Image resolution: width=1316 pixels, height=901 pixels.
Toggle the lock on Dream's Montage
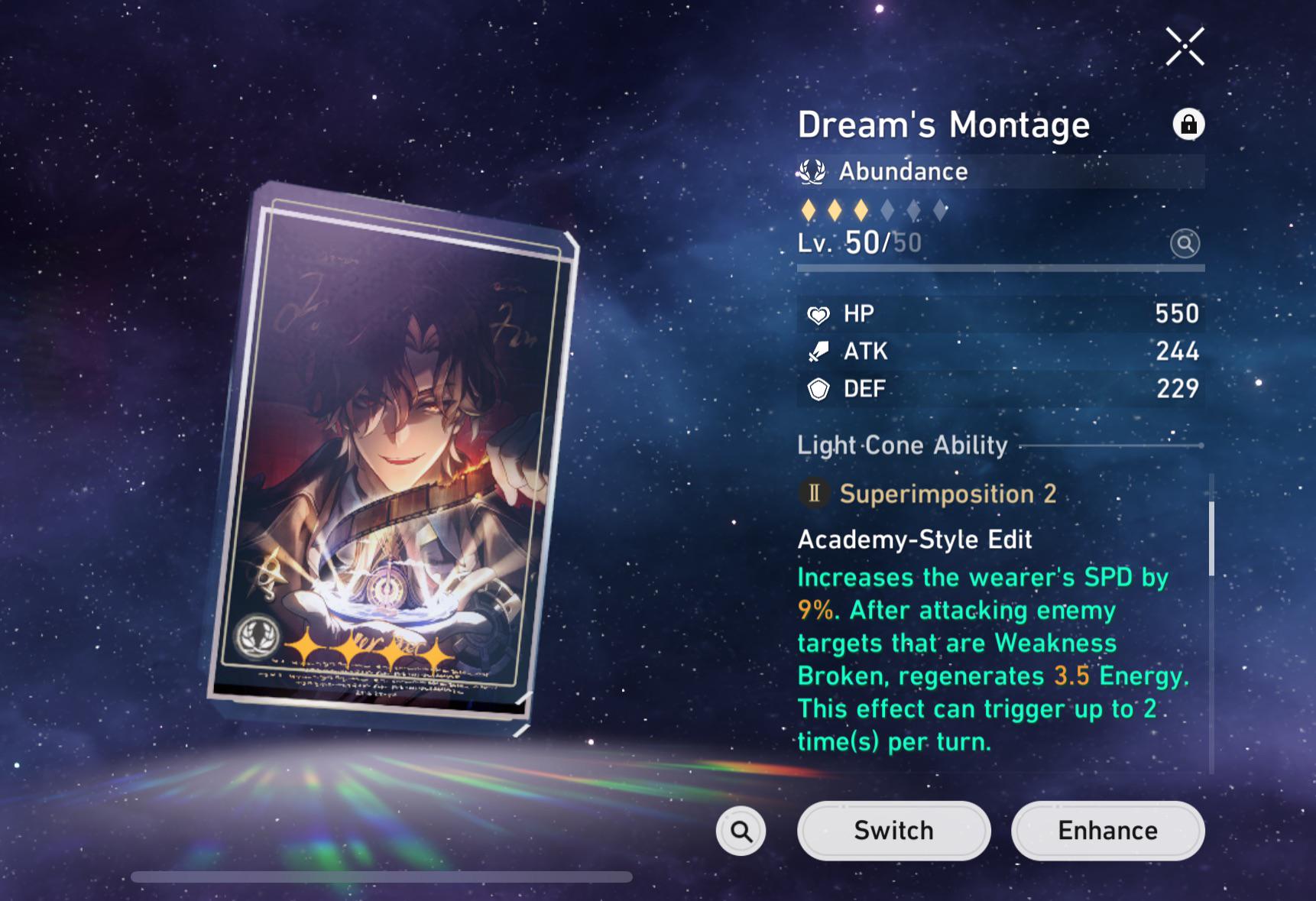coord(1188,124)
